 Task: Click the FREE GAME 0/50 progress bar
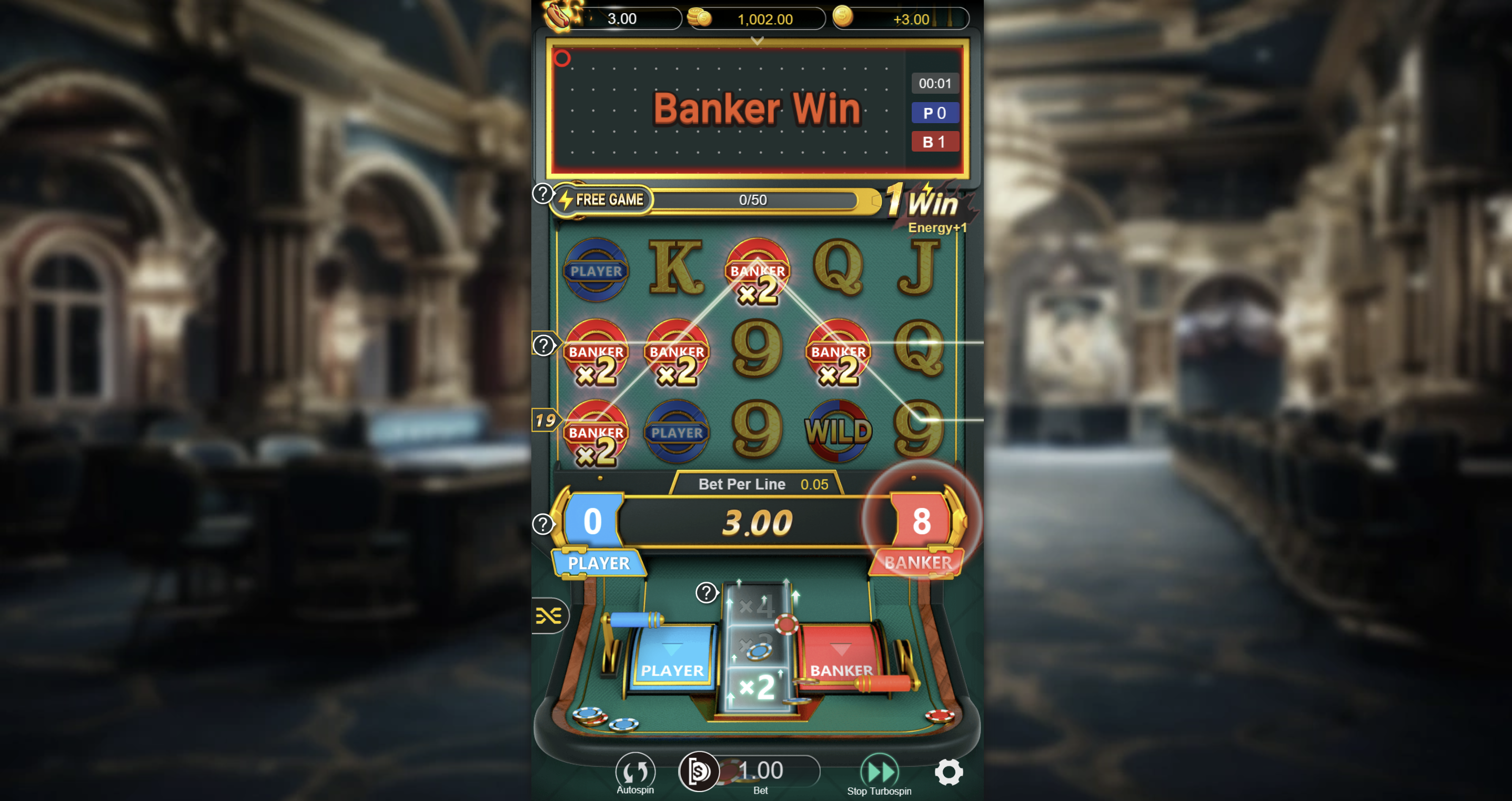point(753,199)
